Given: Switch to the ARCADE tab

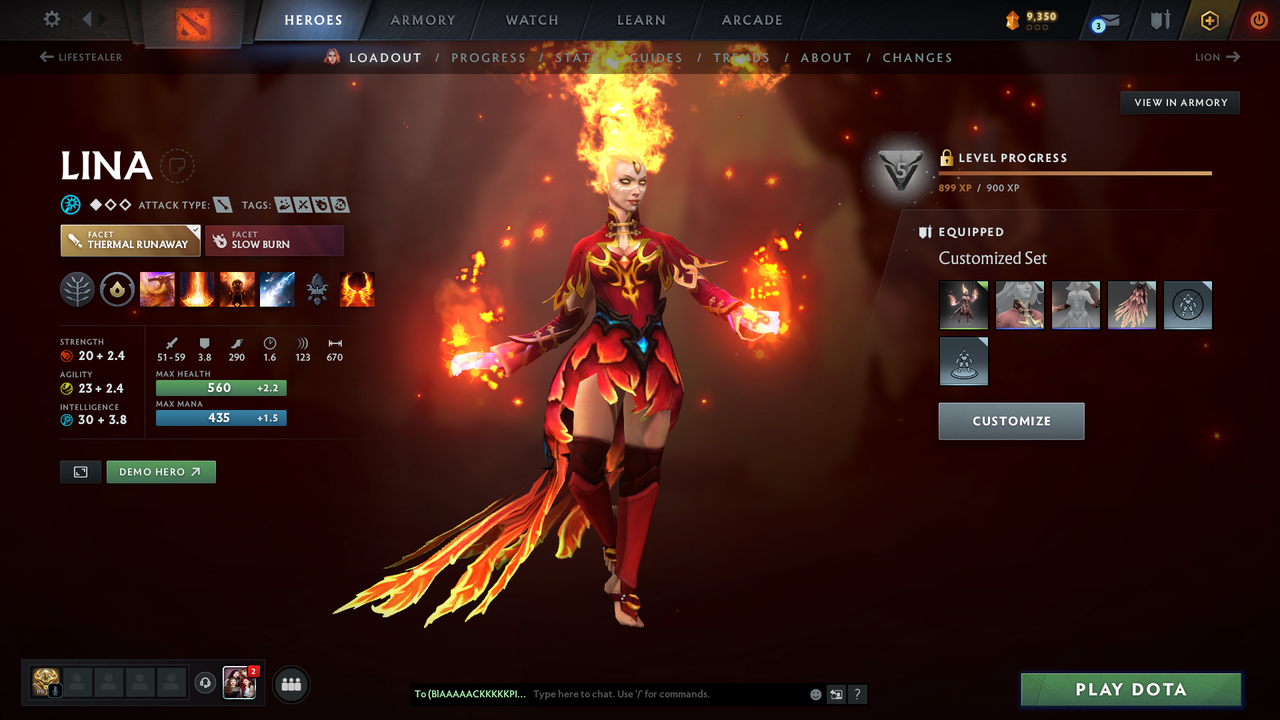Looking at the screenshot, I should [x=751, y=20].
